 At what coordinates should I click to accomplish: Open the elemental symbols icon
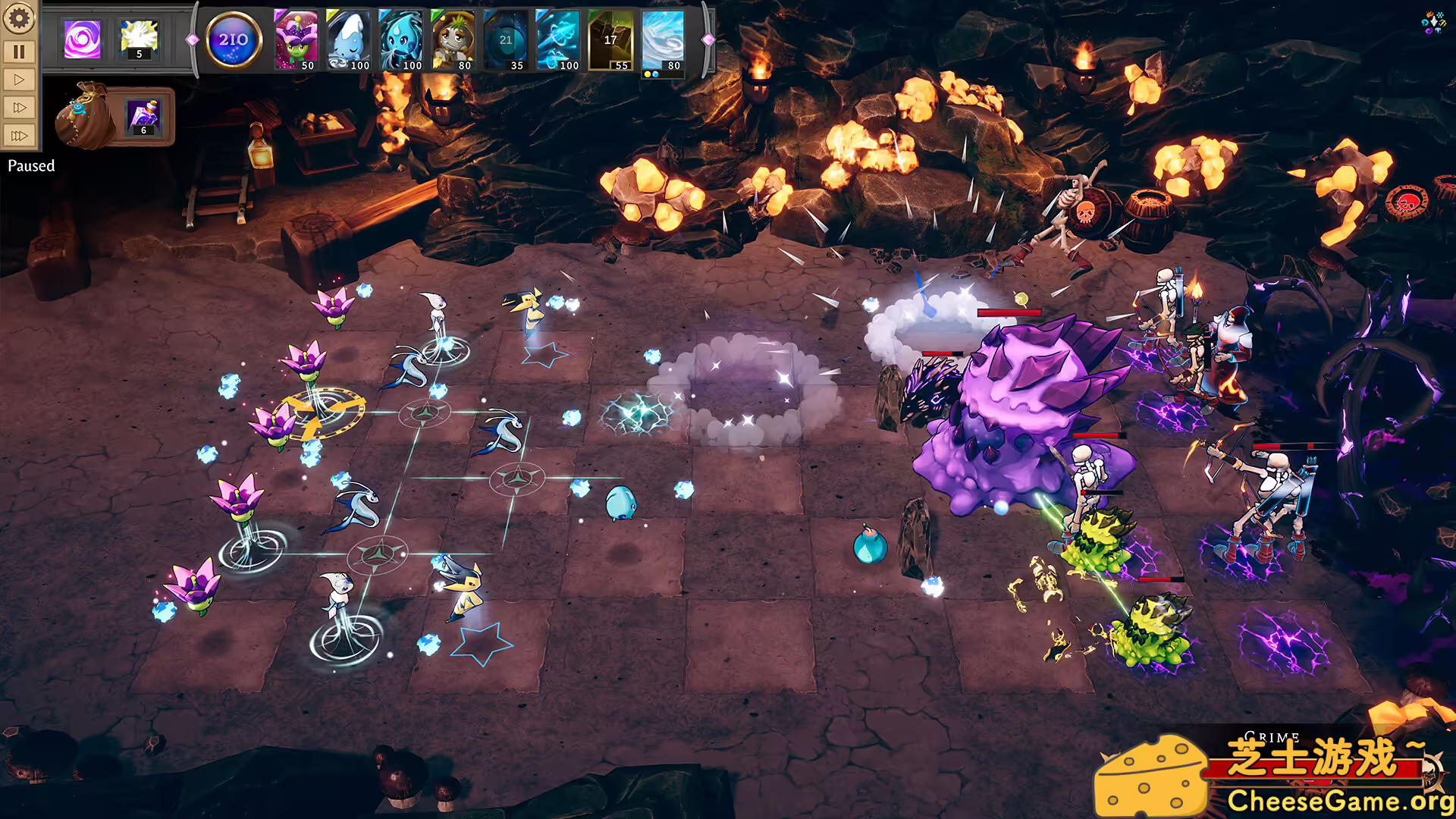click(1433, 23)
